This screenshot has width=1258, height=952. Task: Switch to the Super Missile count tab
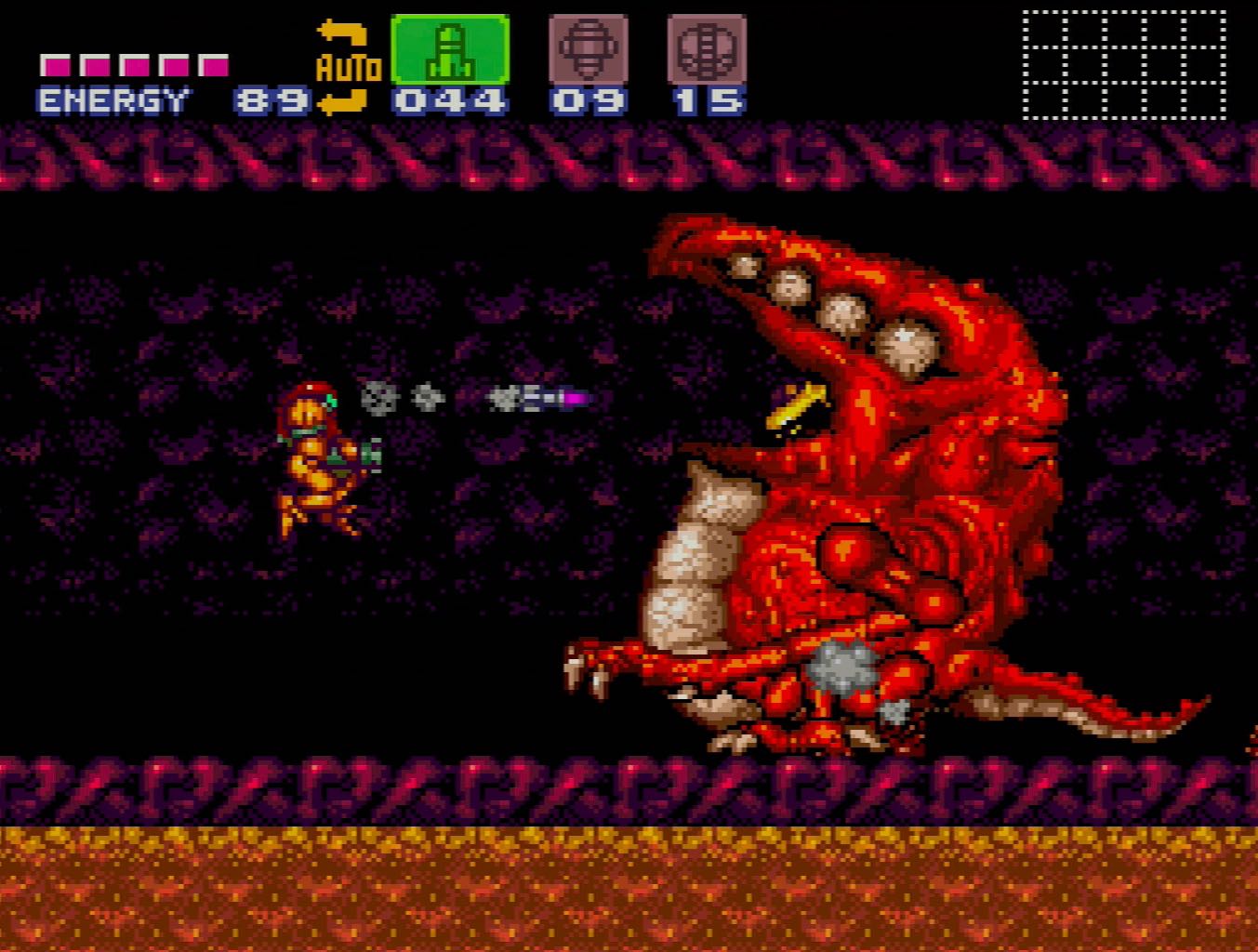[589, 98]
